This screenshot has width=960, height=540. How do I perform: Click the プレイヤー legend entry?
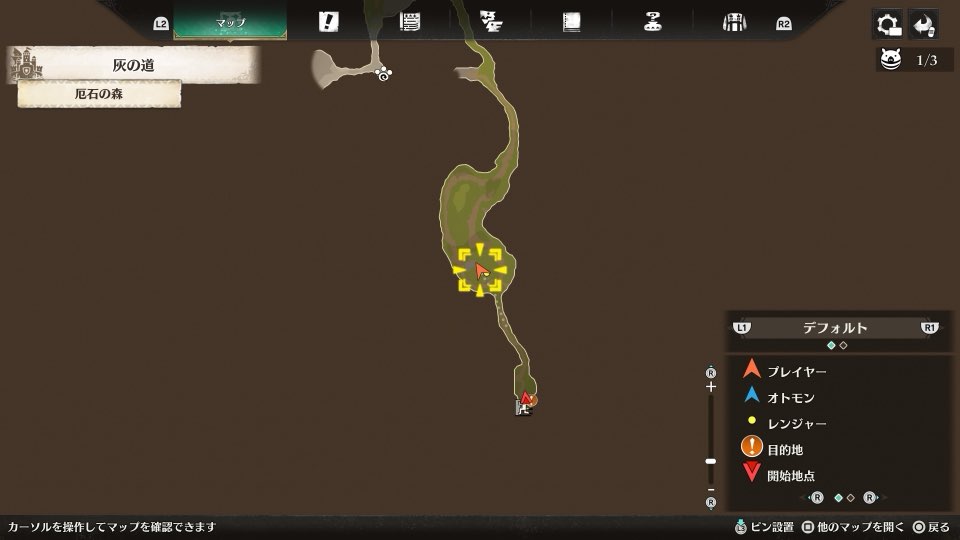796,371
